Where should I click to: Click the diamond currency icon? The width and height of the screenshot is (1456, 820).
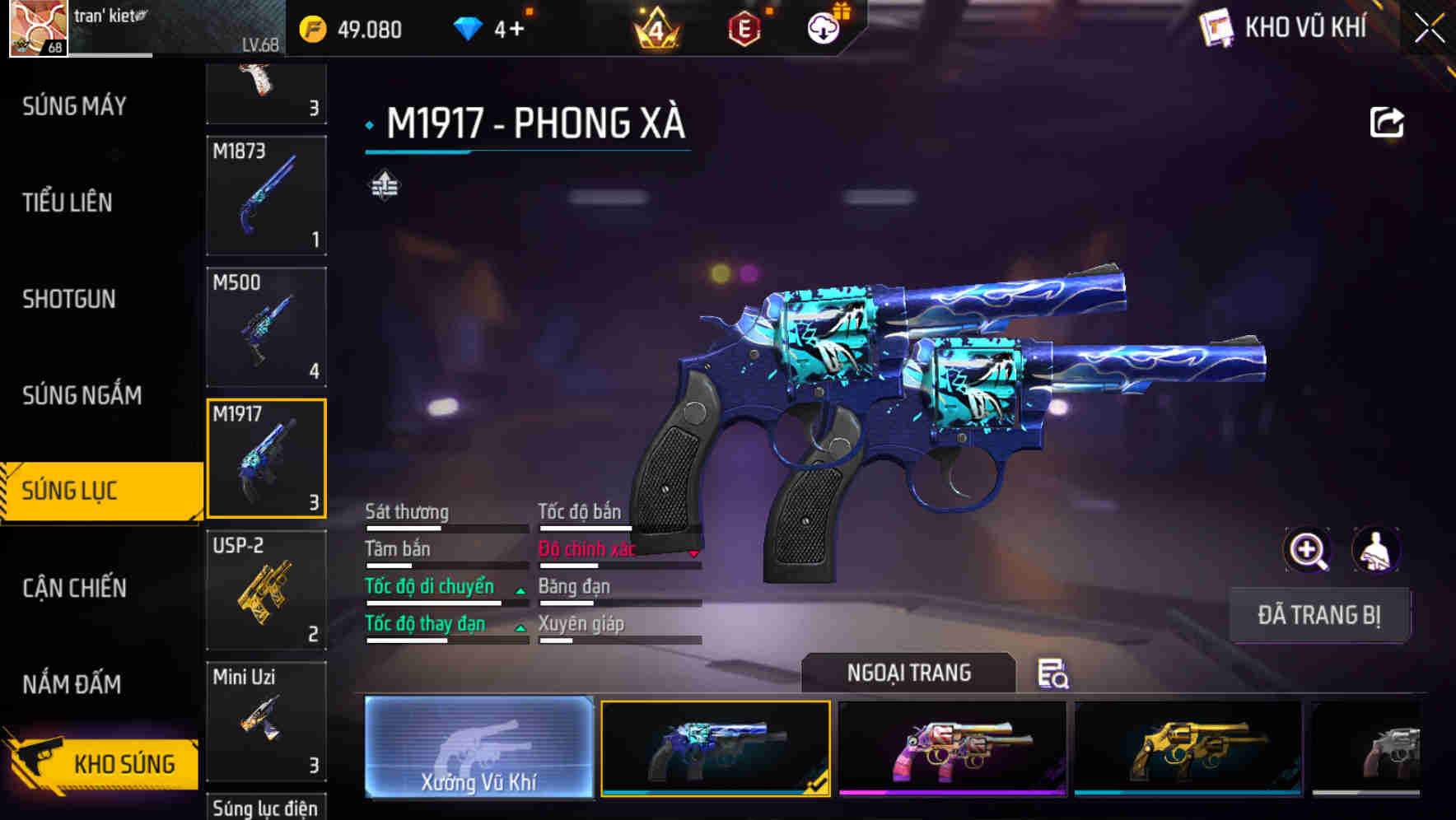[469, 27]
